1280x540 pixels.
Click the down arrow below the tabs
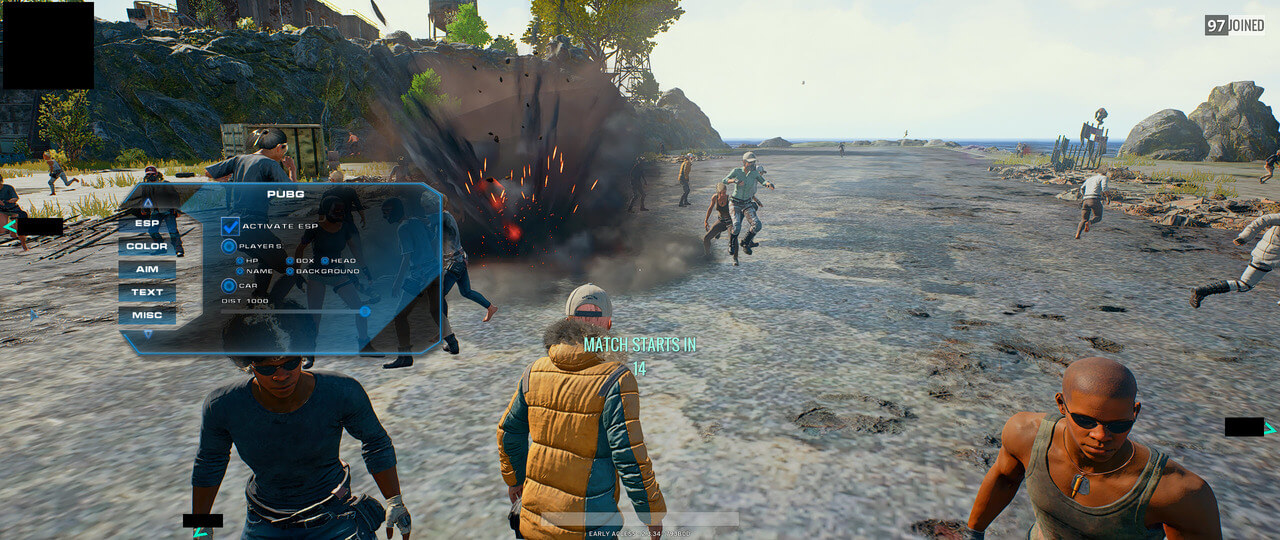[x=148, y=334]
